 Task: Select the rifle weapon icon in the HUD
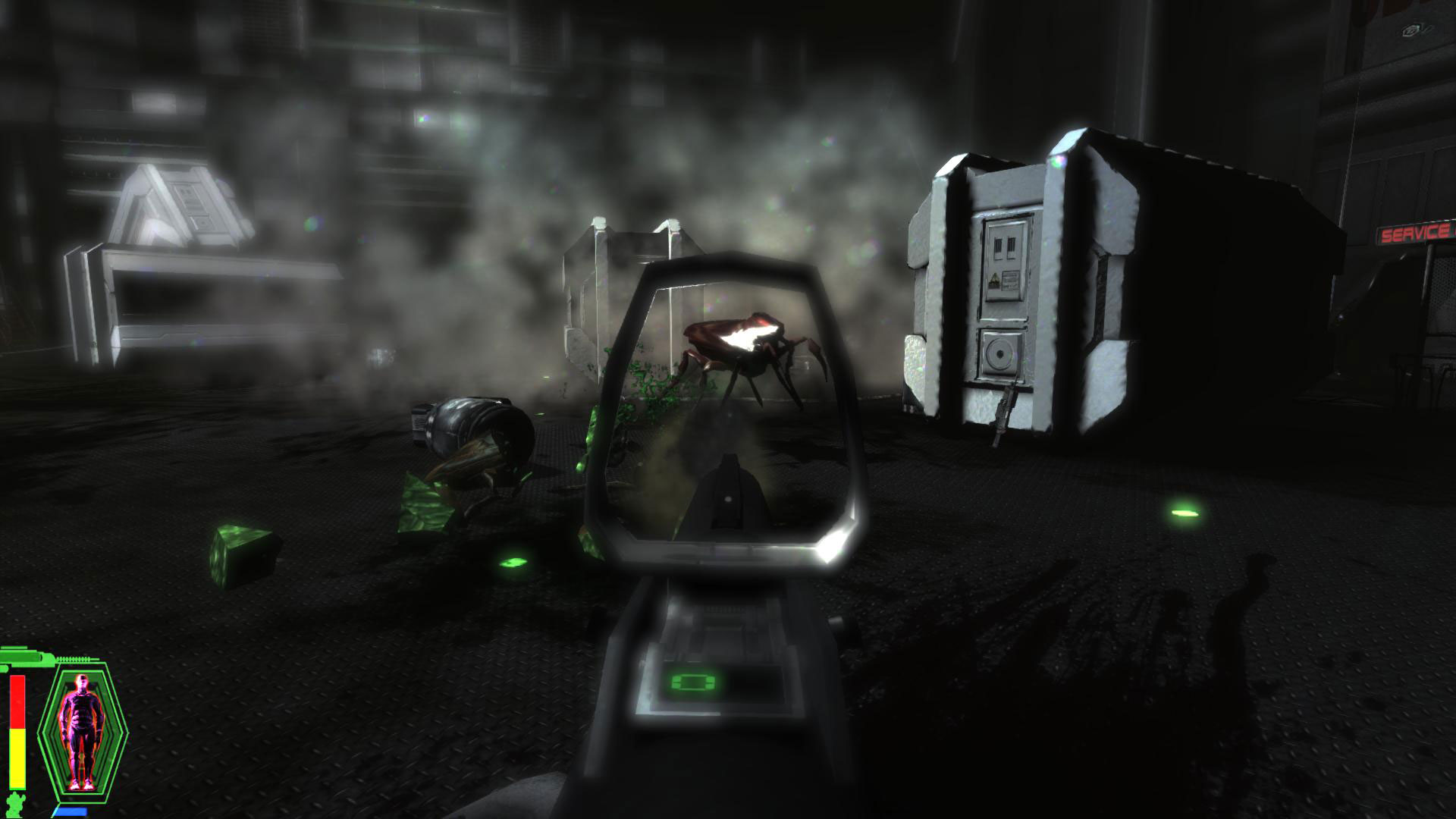pyautogui.click(x=23, y=656)
